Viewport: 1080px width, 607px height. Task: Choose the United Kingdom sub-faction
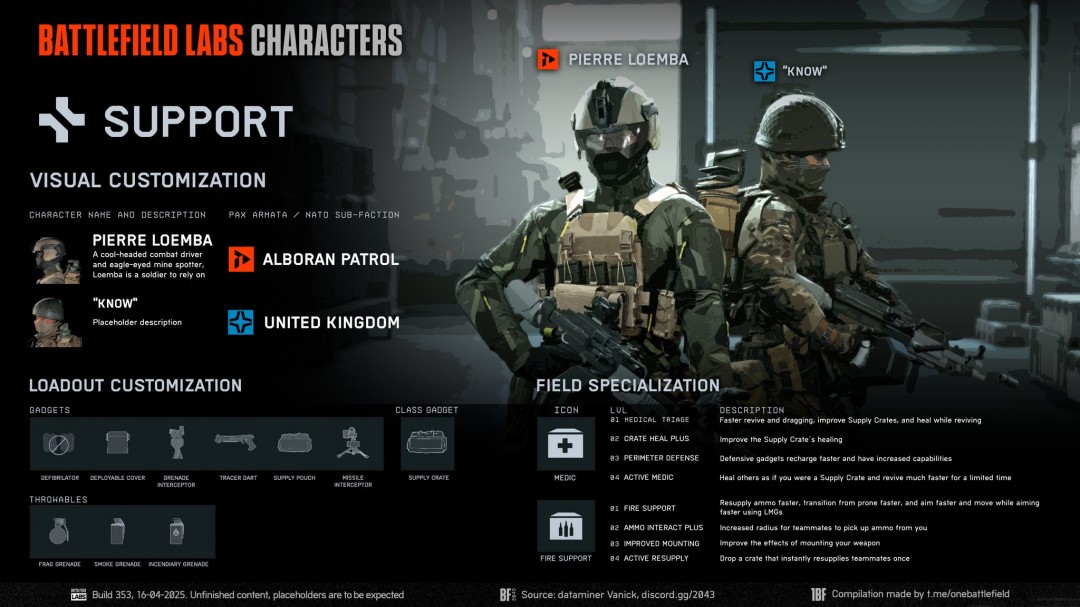pos(314,323)
